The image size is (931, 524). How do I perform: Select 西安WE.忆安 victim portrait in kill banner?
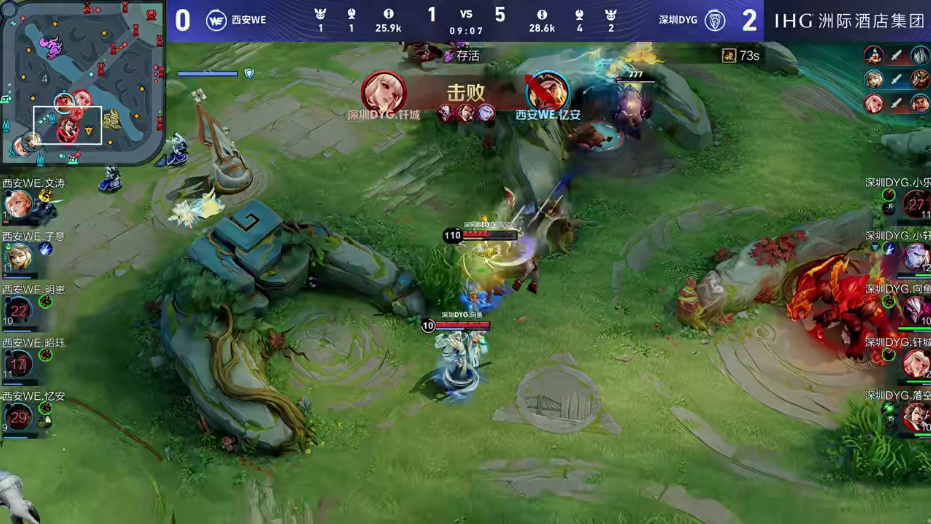(x=547, y=92)
